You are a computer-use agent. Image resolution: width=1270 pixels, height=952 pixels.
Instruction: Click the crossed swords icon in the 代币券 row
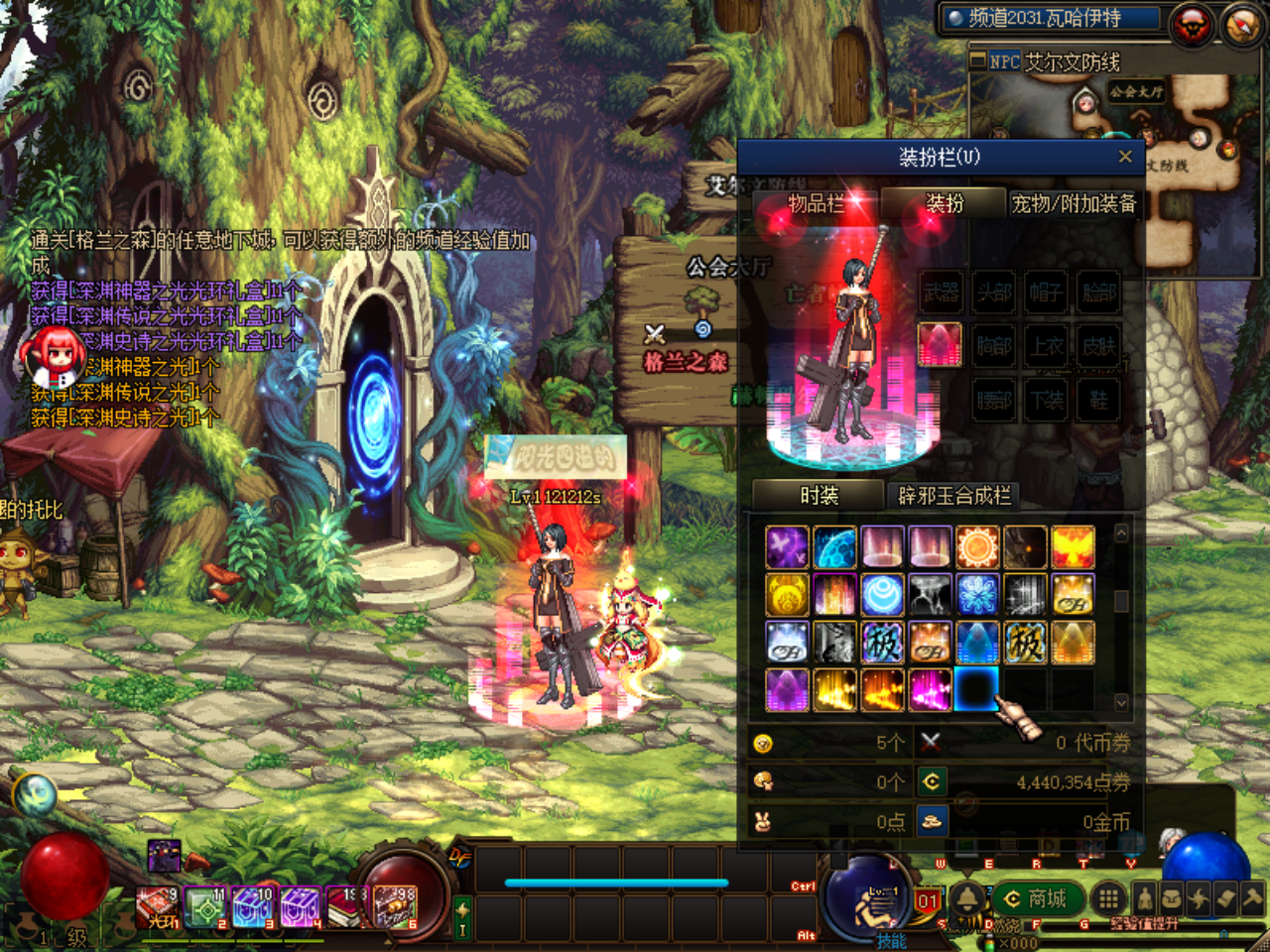(930, 741)
